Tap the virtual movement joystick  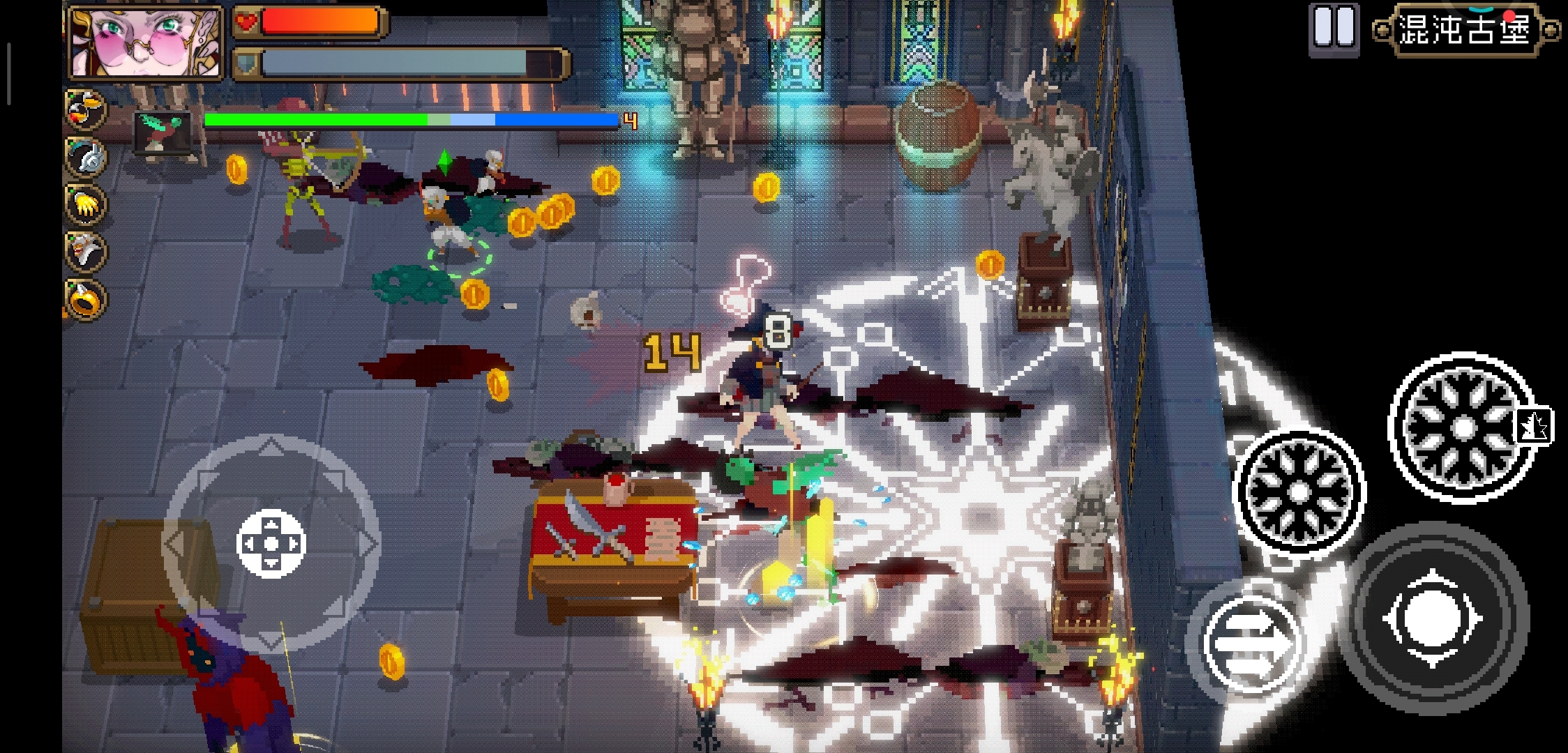pos(271,543)
